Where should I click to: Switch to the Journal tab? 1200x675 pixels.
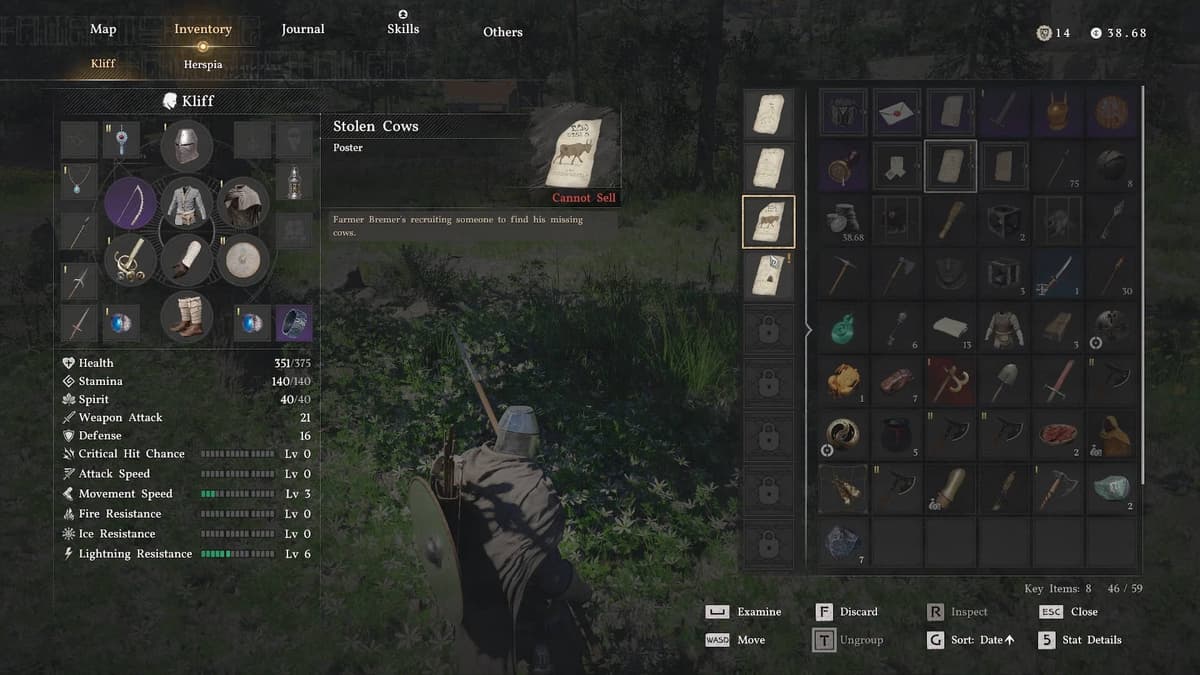(x=303, y=30)
